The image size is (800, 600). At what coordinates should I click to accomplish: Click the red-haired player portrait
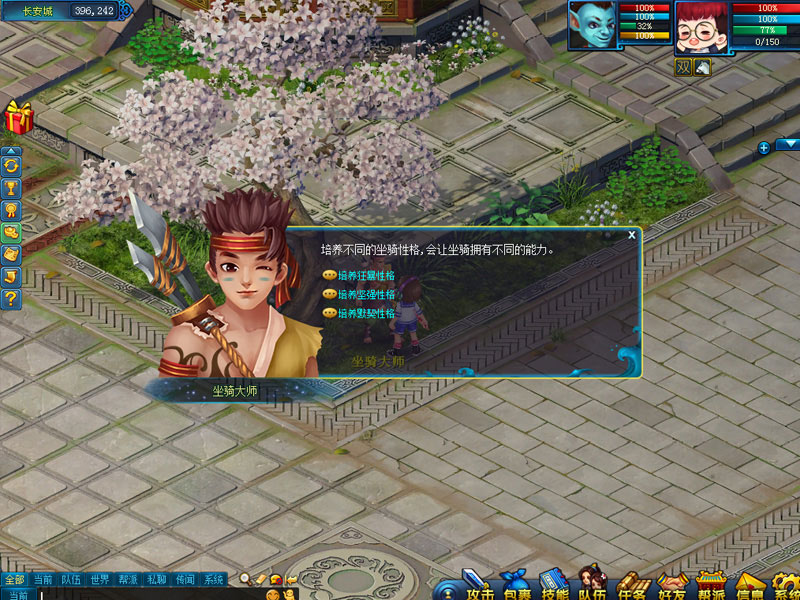click(701, 27)
